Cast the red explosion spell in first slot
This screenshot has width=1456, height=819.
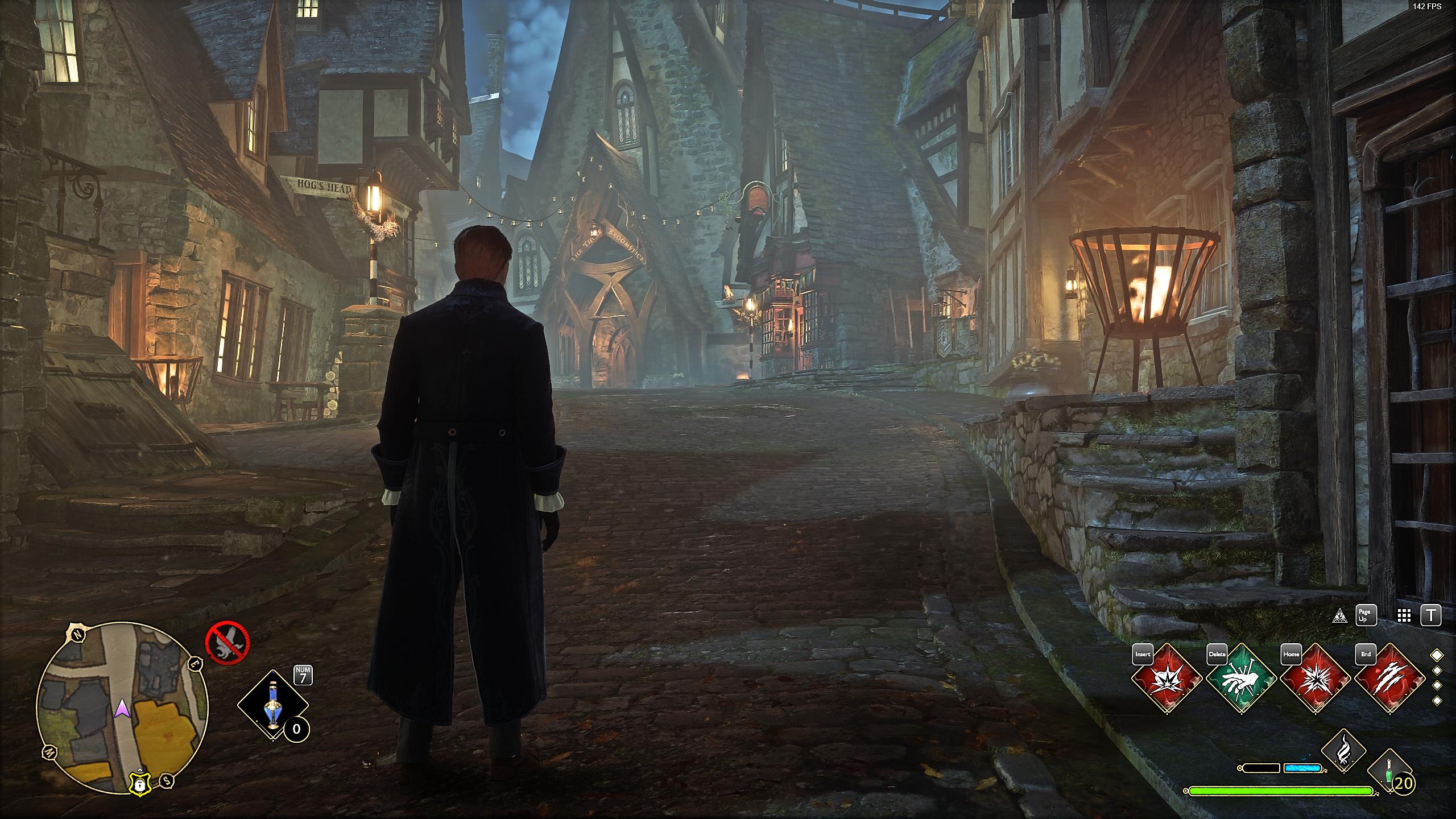tap(1166, 679)
